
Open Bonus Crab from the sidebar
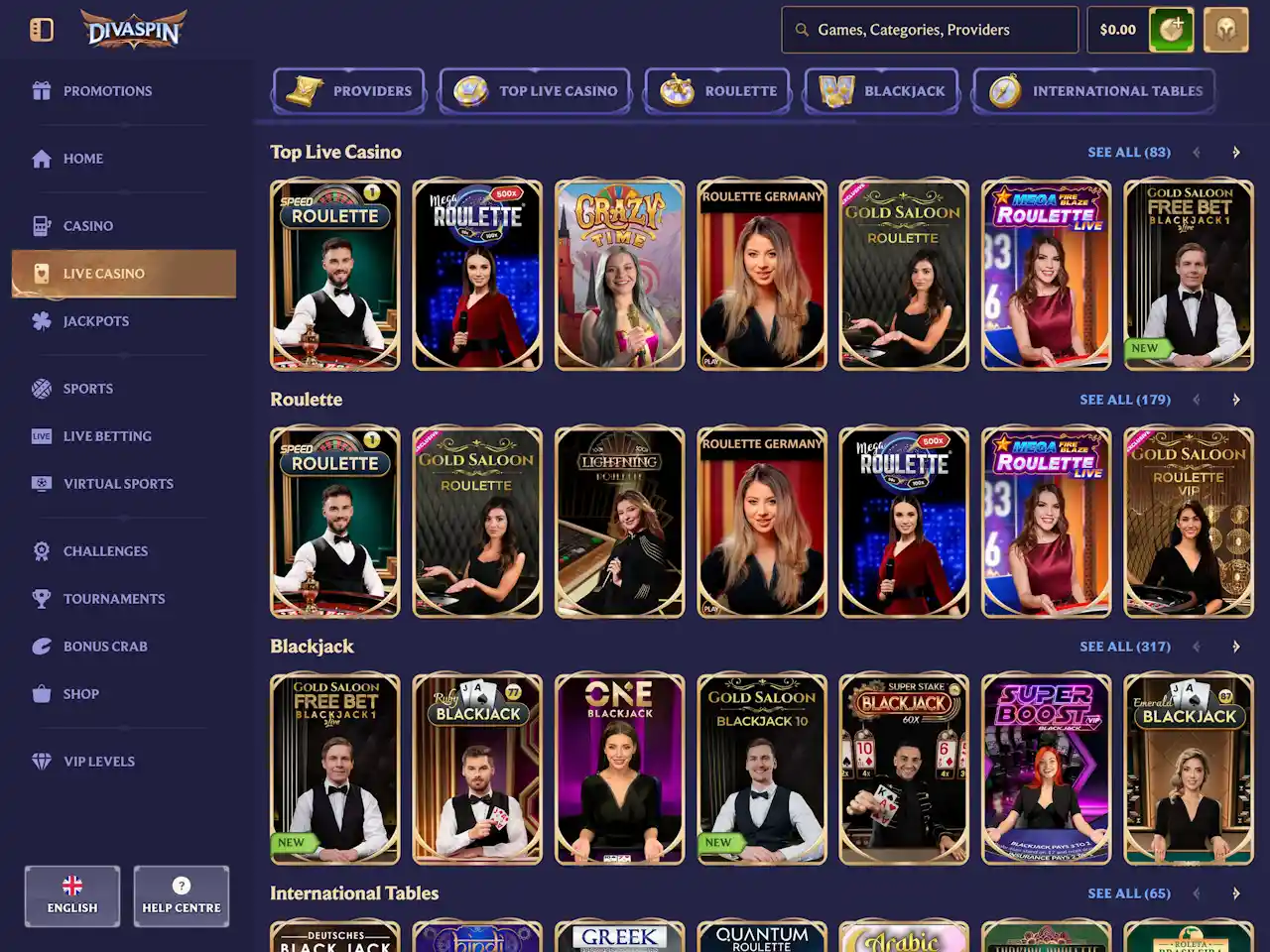click(x=104, y=647)
